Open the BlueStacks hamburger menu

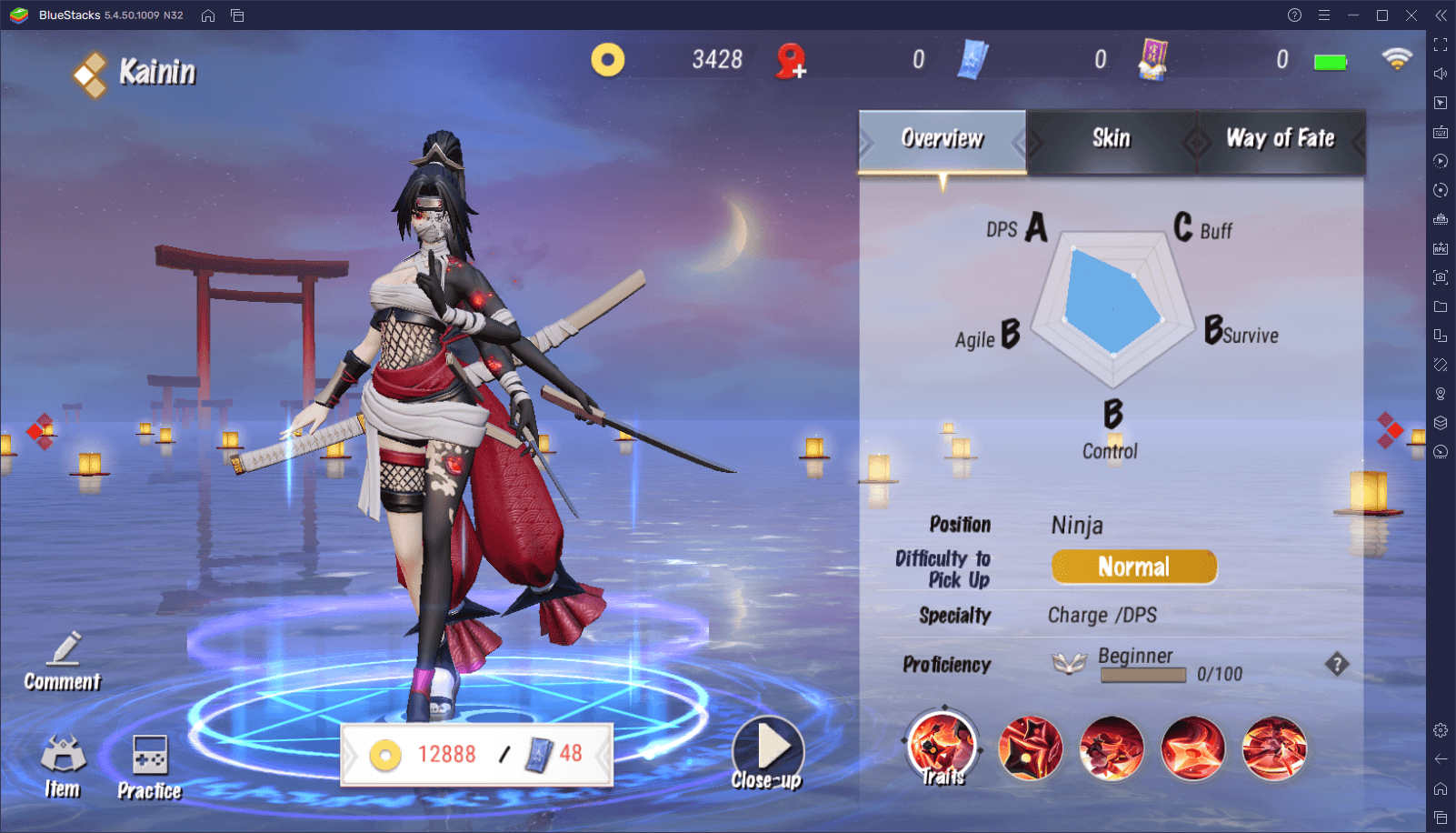coord(1324,15)
